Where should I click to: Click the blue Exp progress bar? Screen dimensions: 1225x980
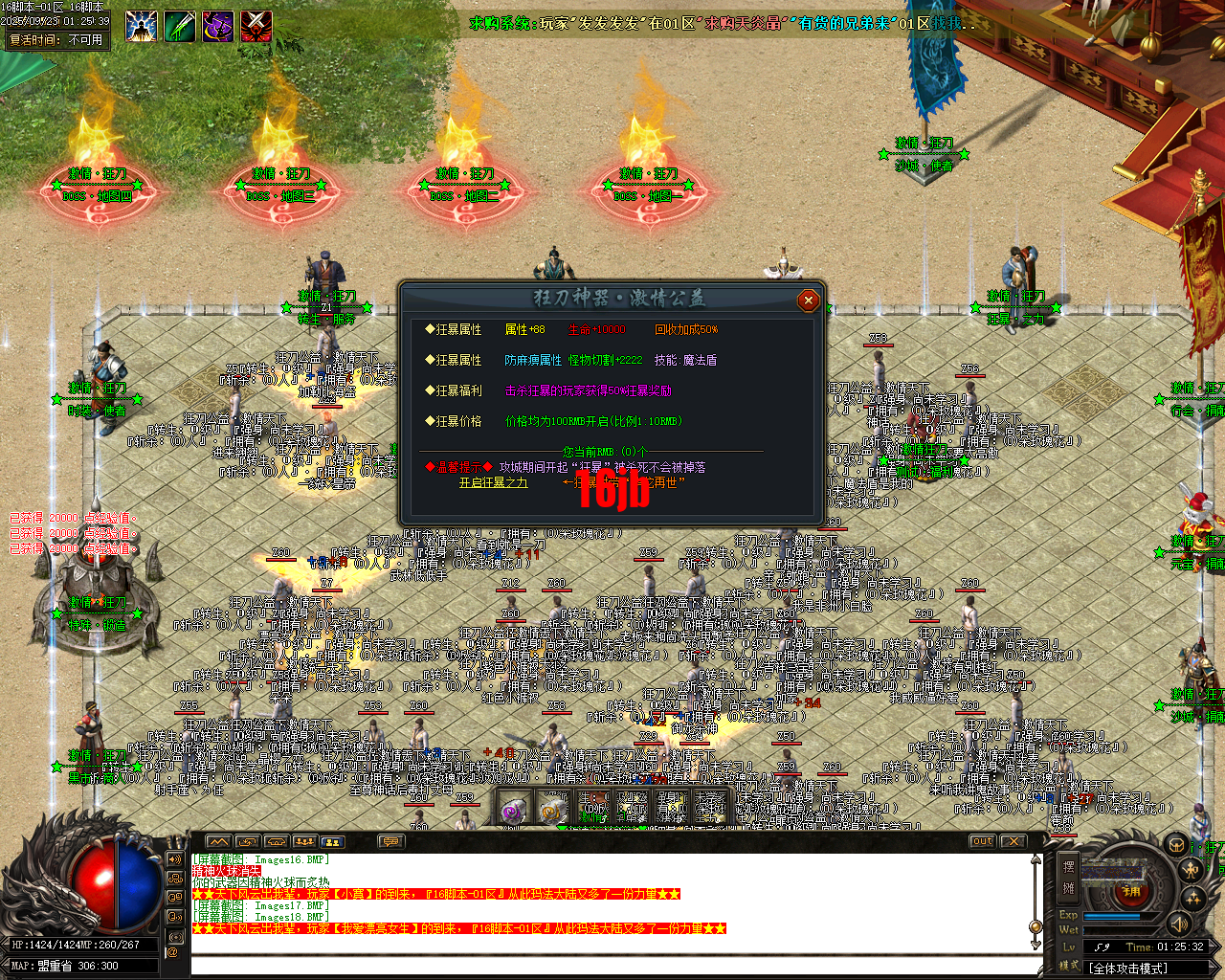pyautogui.click(x=1112, y=916)
